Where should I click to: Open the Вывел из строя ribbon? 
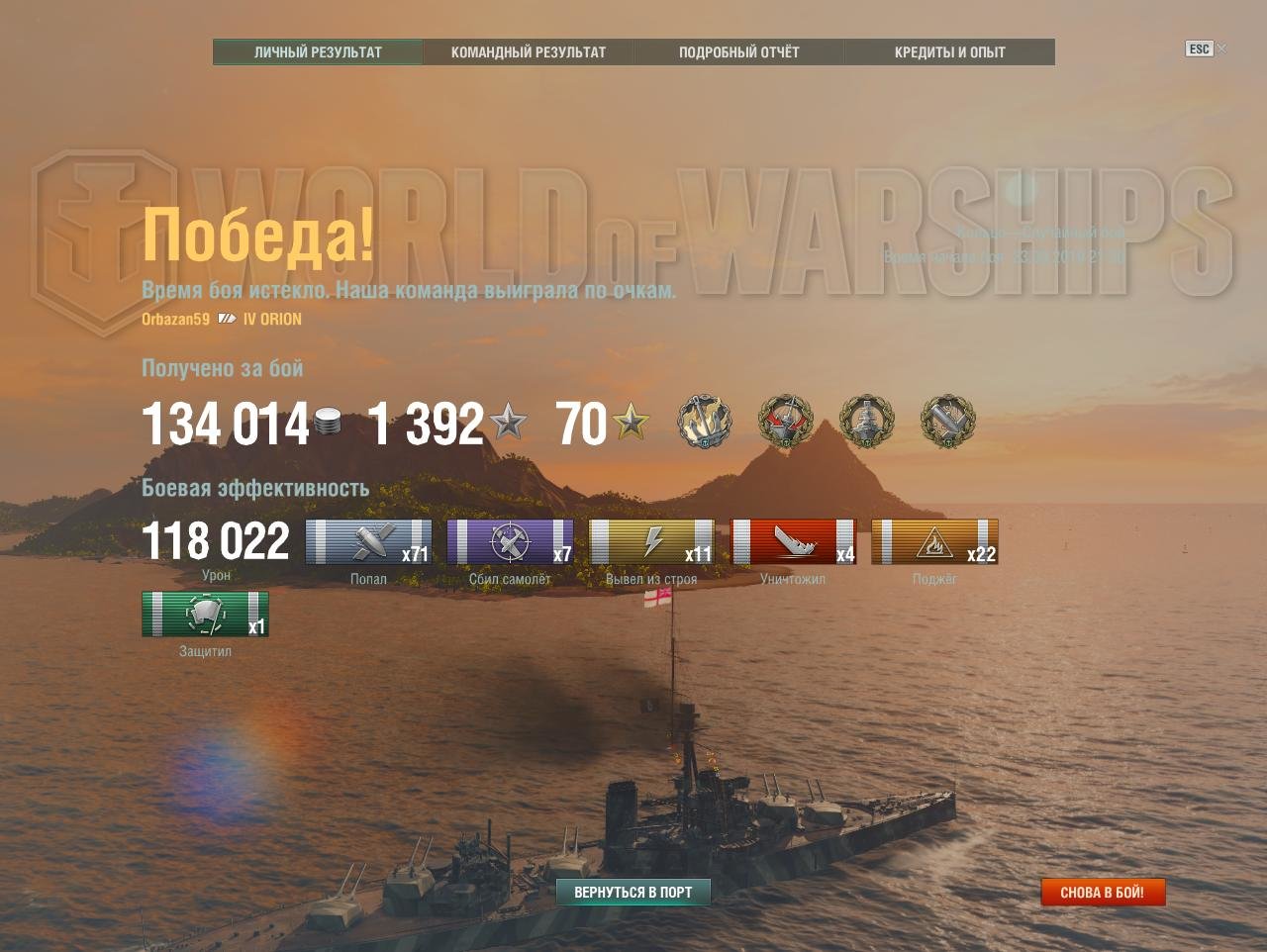tap(651, 541)
